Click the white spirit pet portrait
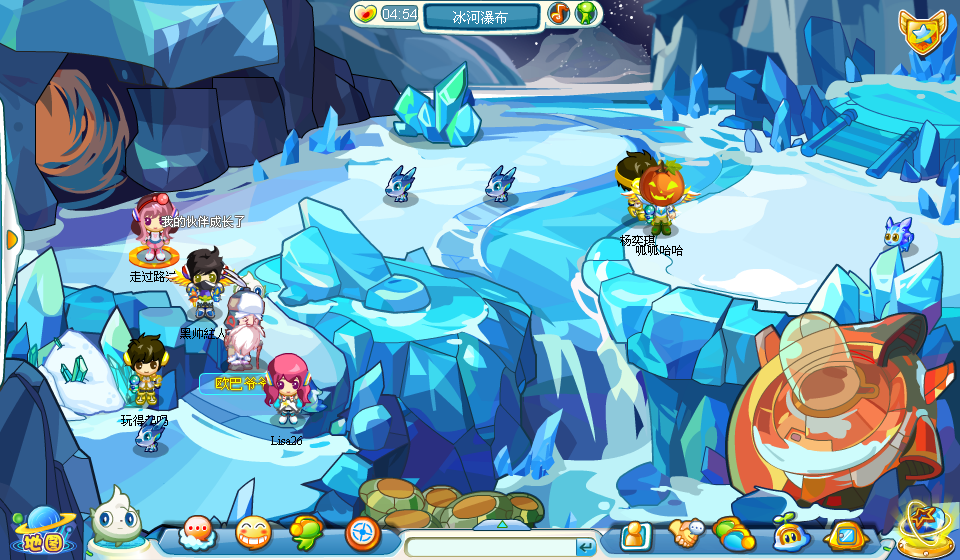Viewport: 960px width, 560px height. tap(112, 518)
